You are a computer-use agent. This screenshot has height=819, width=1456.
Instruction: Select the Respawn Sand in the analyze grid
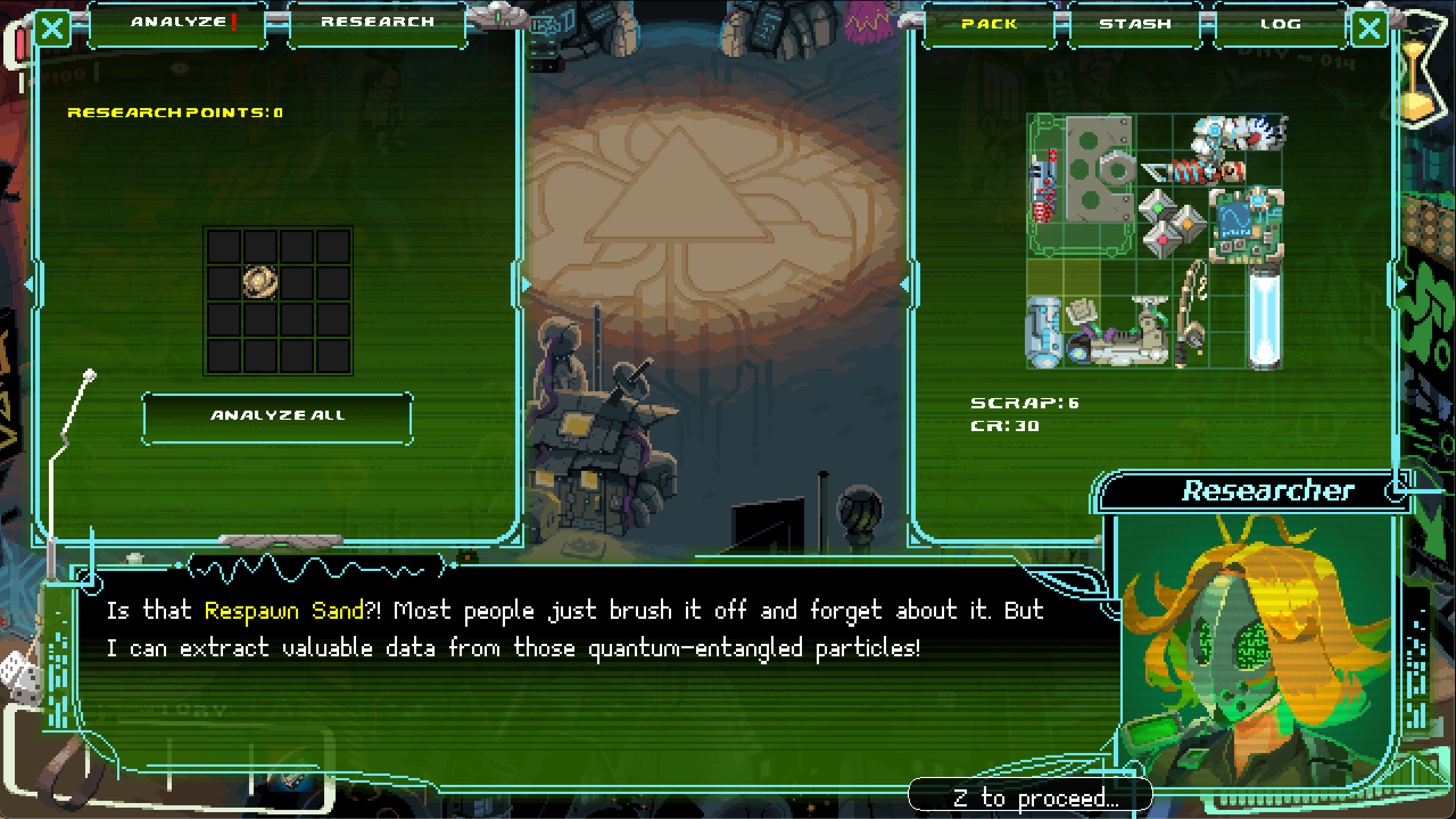click(x=260, y=282)
